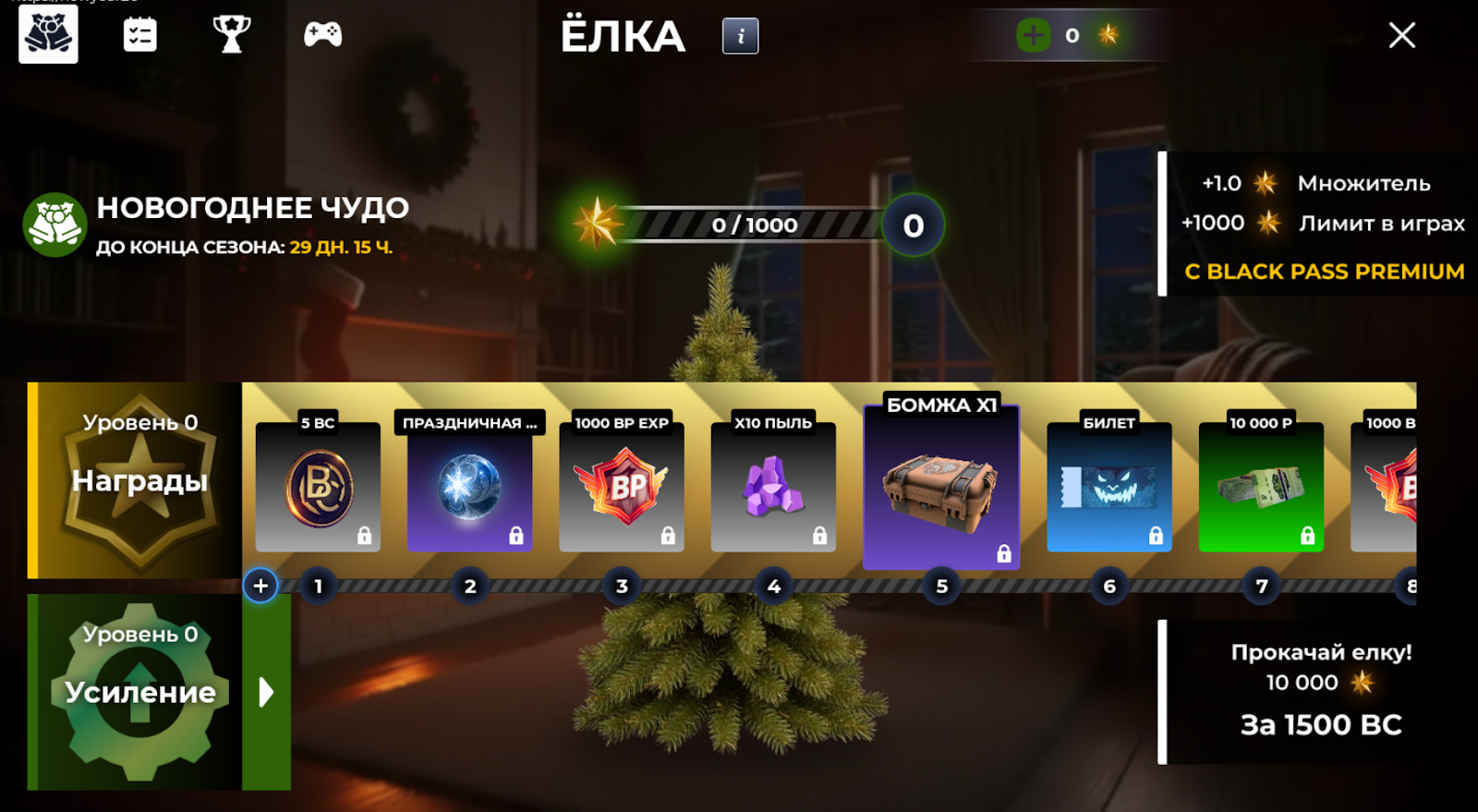
Task: Select the bells event tab icon
Action: (x=48, y=35)
